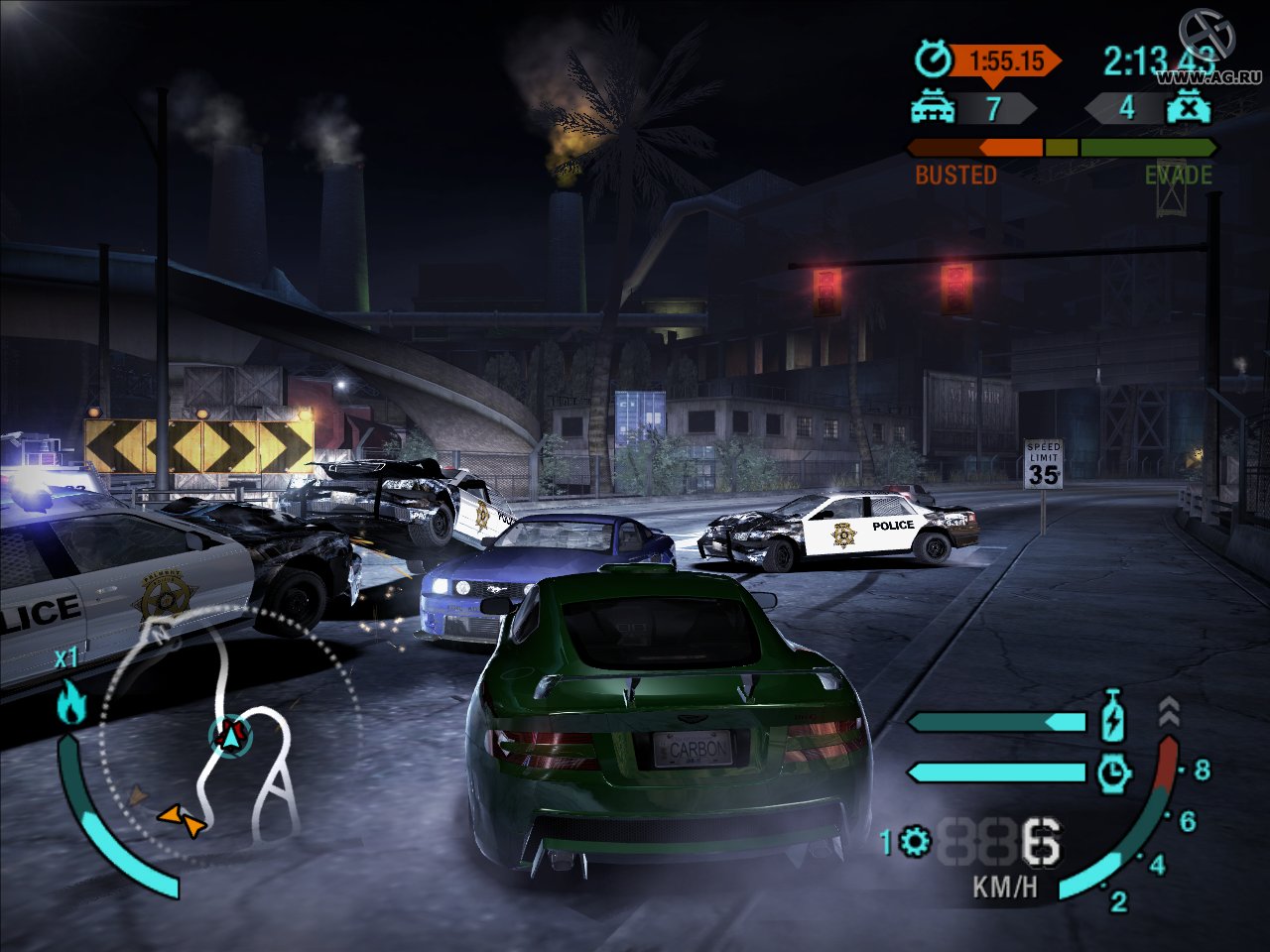Select the pursuing police car icon
The width and height of the screenshot is (1270, 952).
[932, 106]
